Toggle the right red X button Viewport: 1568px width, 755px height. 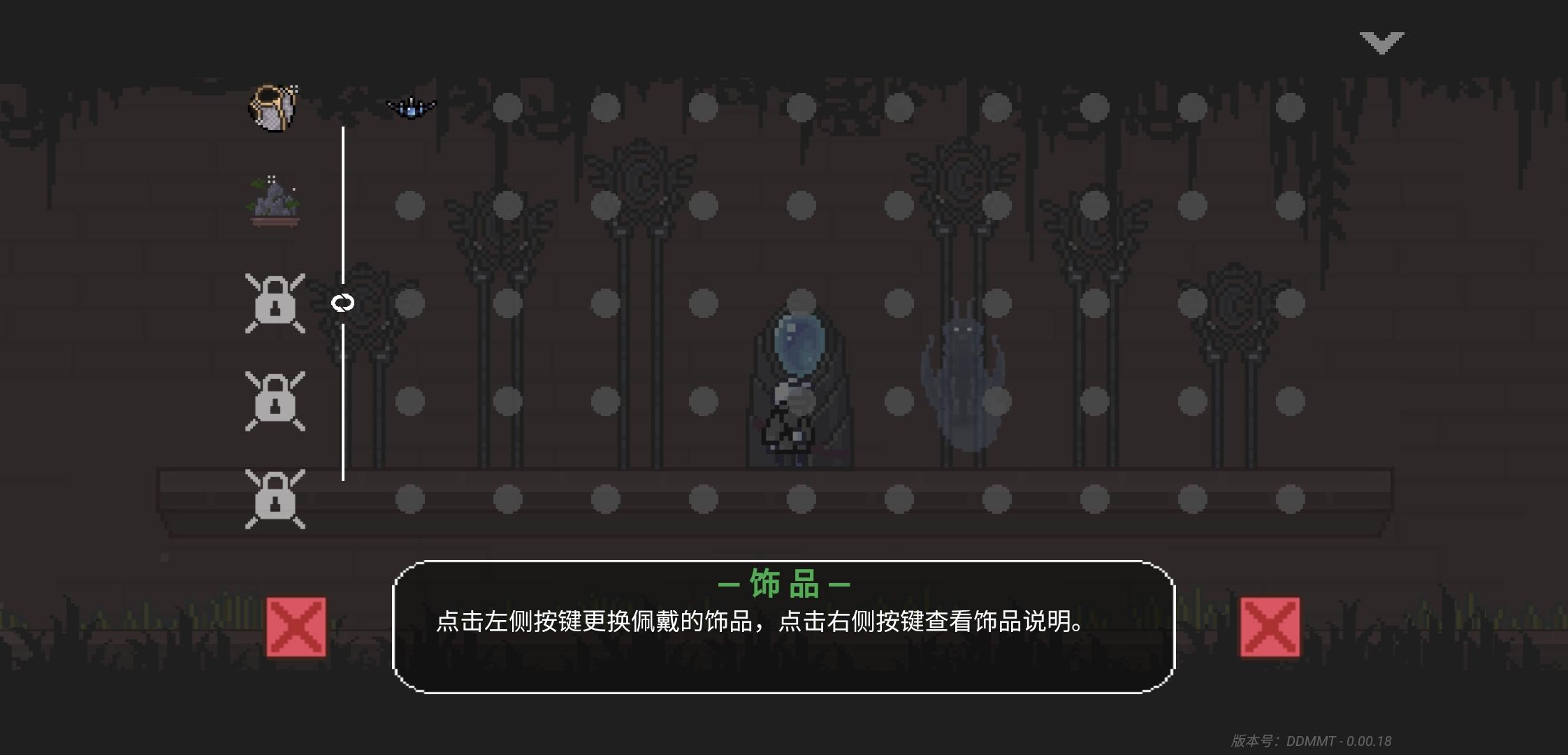pyautogui.click(x=1270, y=627)
